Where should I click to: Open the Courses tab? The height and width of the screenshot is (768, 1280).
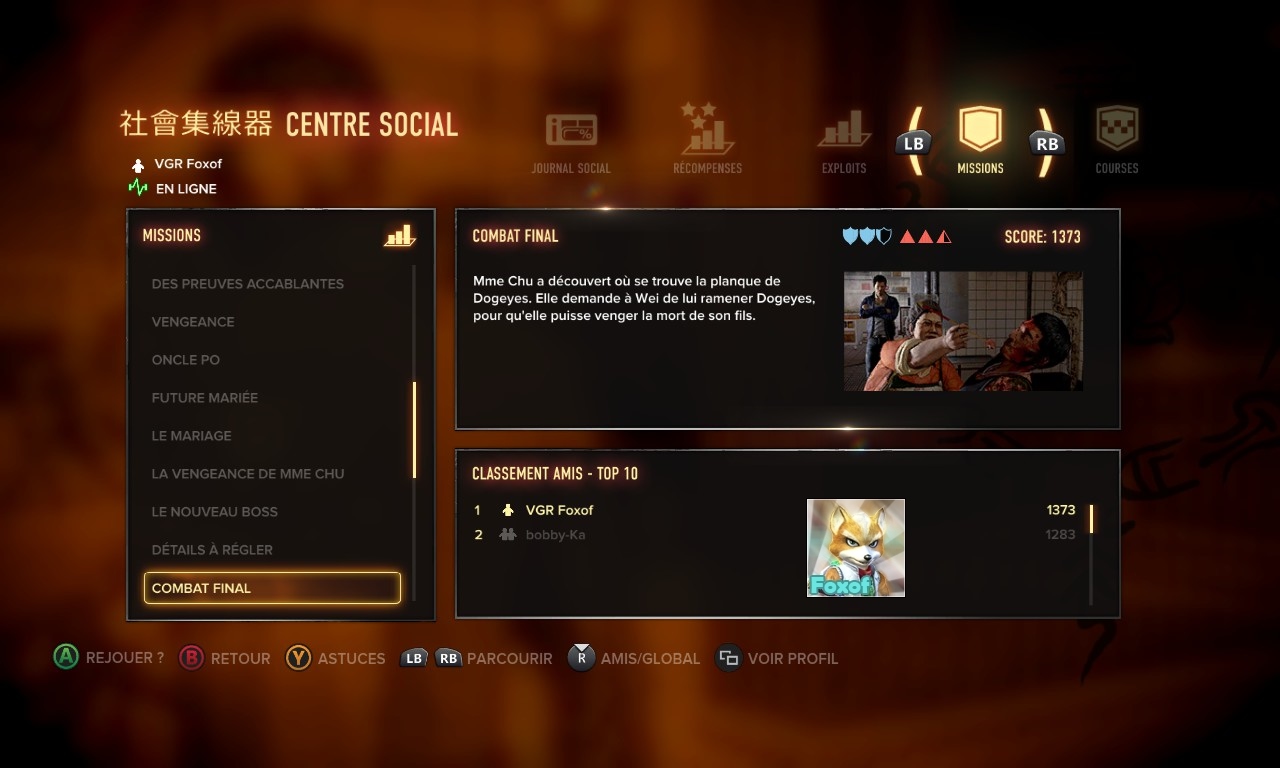coord(1117,140)
